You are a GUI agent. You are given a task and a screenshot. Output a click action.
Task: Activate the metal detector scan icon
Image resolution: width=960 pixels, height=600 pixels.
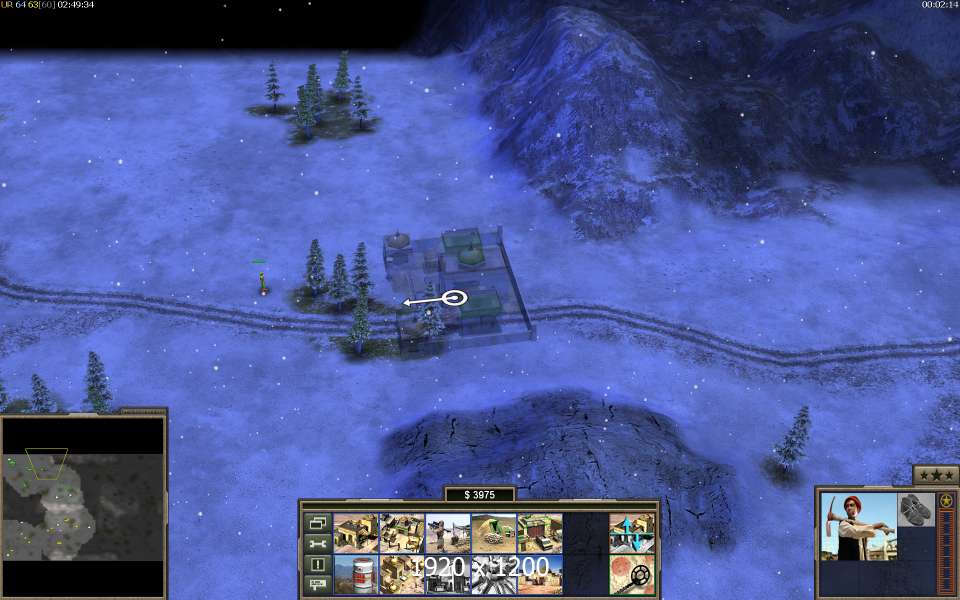(631, 575)
